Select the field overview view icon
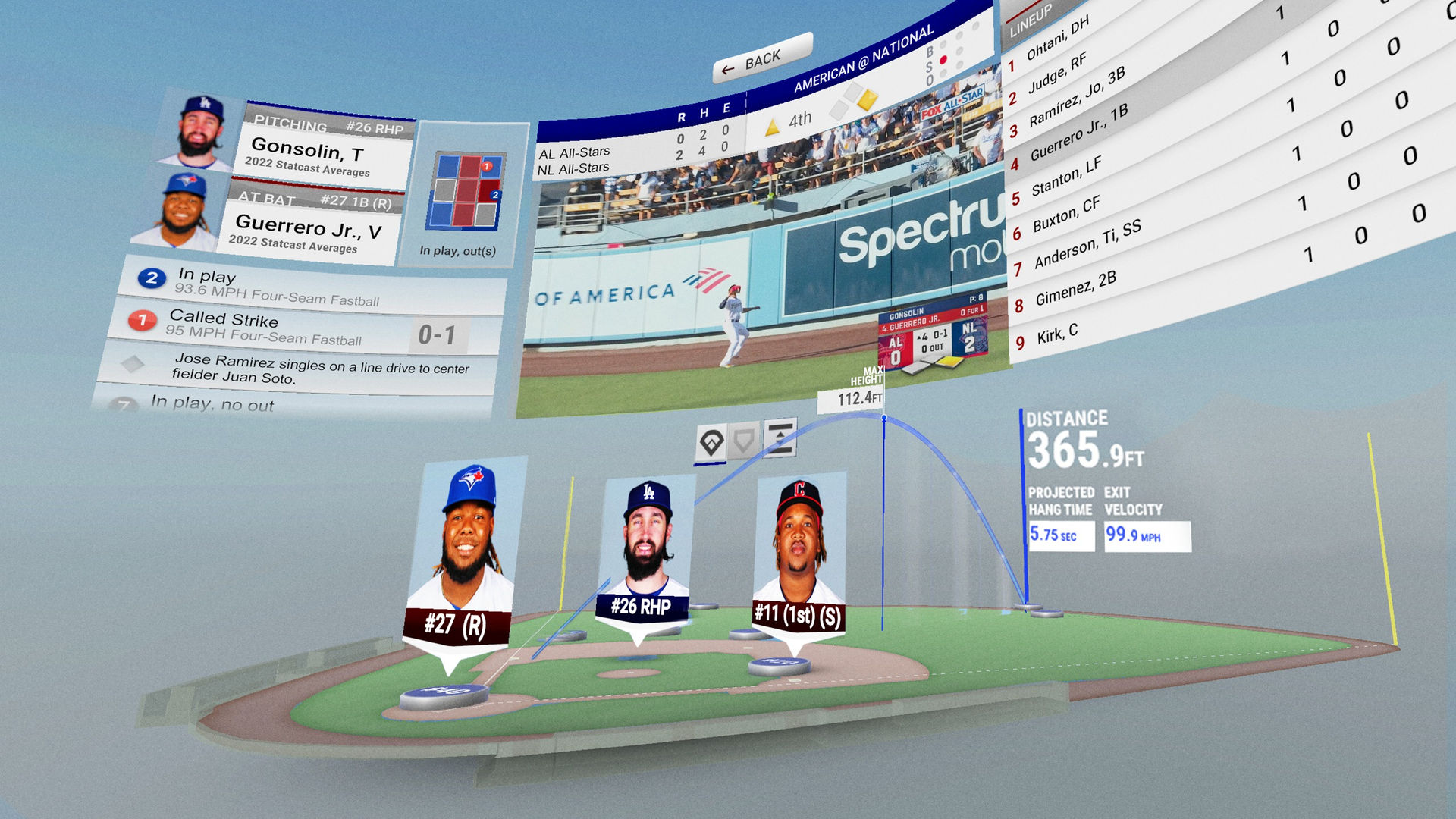 pos(711,442)
